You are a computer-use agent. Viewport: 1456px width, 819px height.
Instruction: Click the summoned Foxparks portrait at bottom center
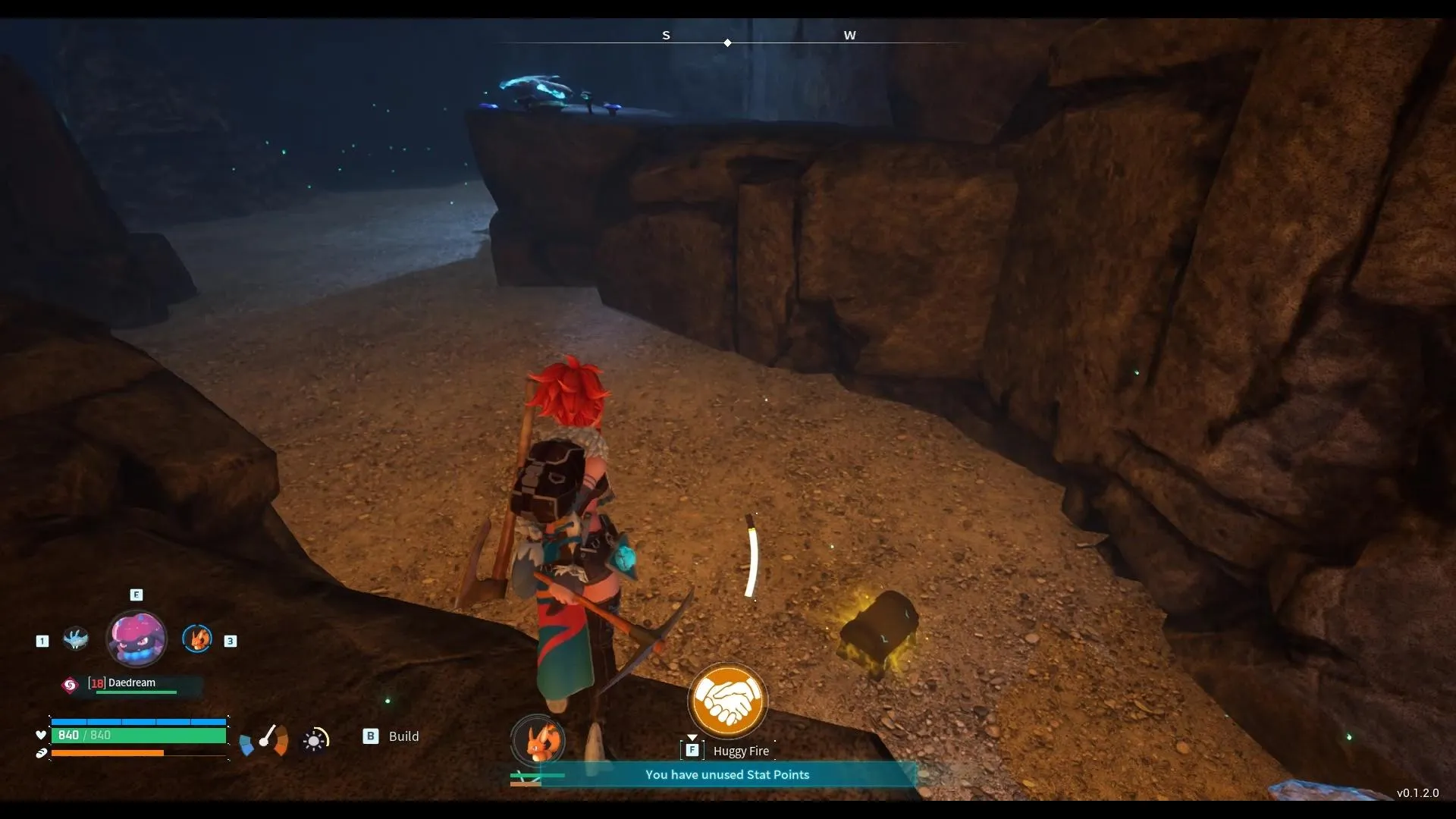pos(538,741)
